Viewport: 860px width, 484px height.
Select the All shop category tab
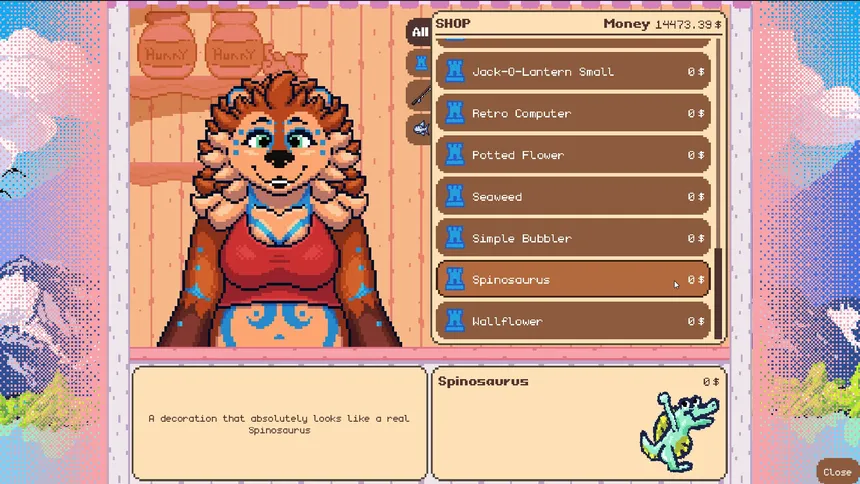419,32
